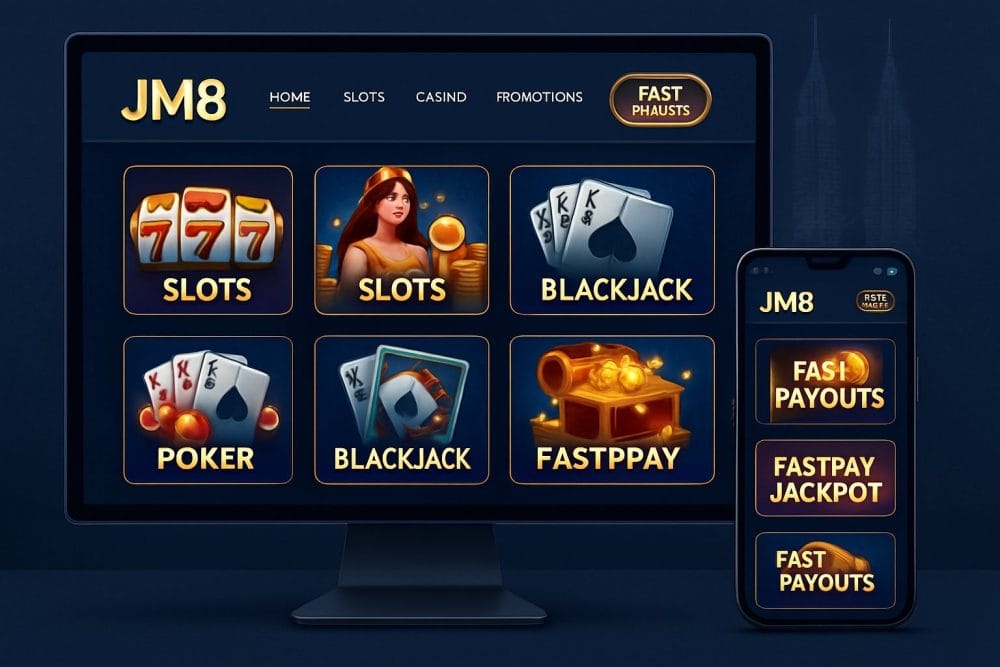Screen dimensions: 1000x667
Task: Open the BLACKJACK tile above the treasure chest
Action: click(612, 240)
